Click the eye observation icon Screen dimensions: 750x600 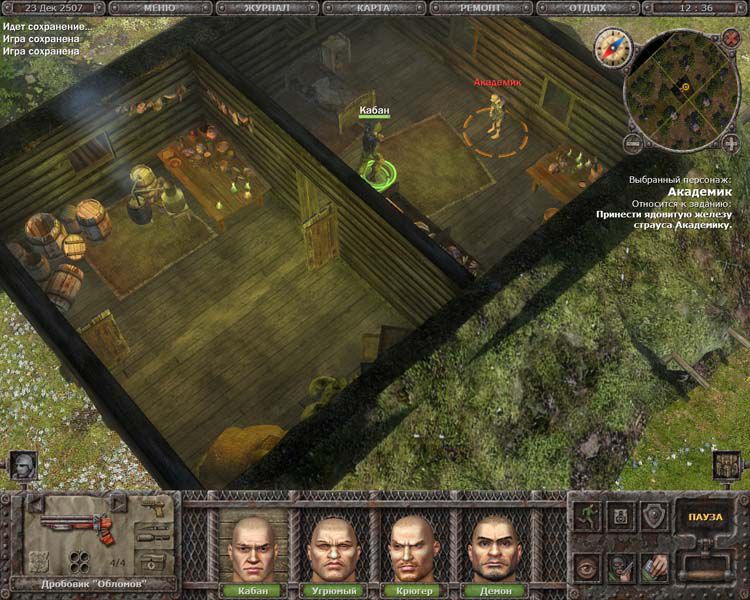pyautogui.click(x=588, y=567)
